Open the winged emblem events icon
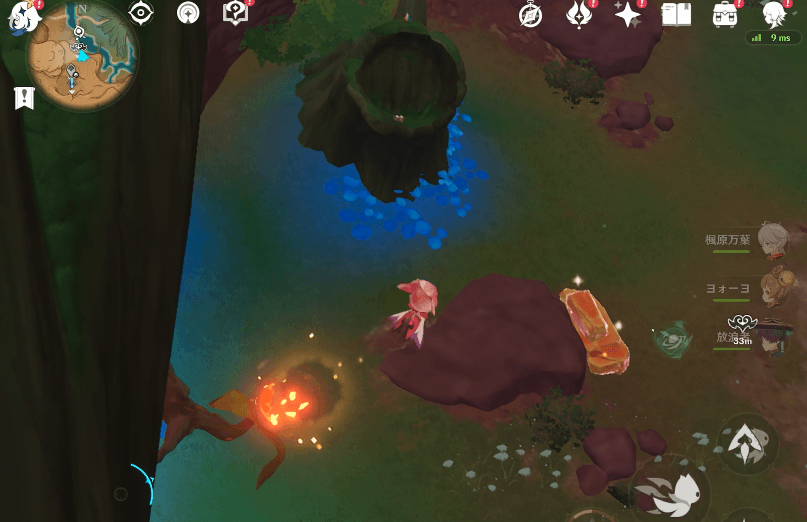The height and width of the screenshot is (522, 807). pyautogui.click(x=579, y=15)
